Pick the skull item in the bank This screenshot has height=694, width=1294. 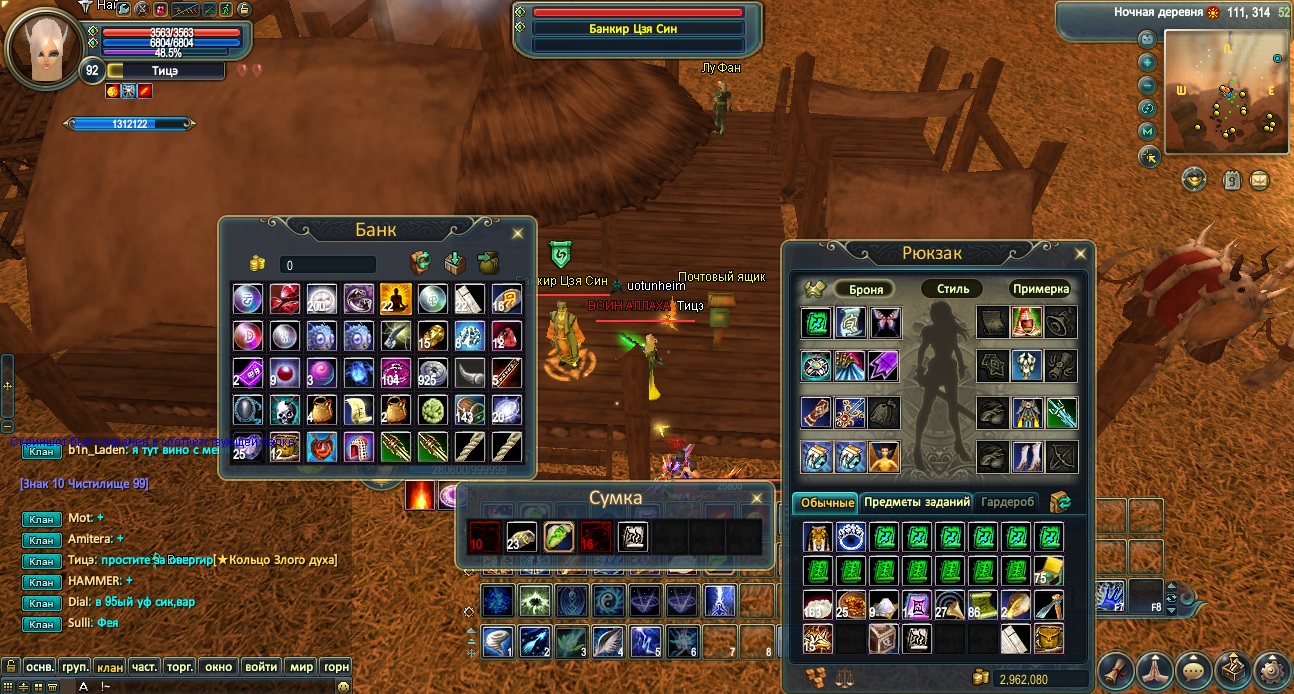tap(285, 409)
